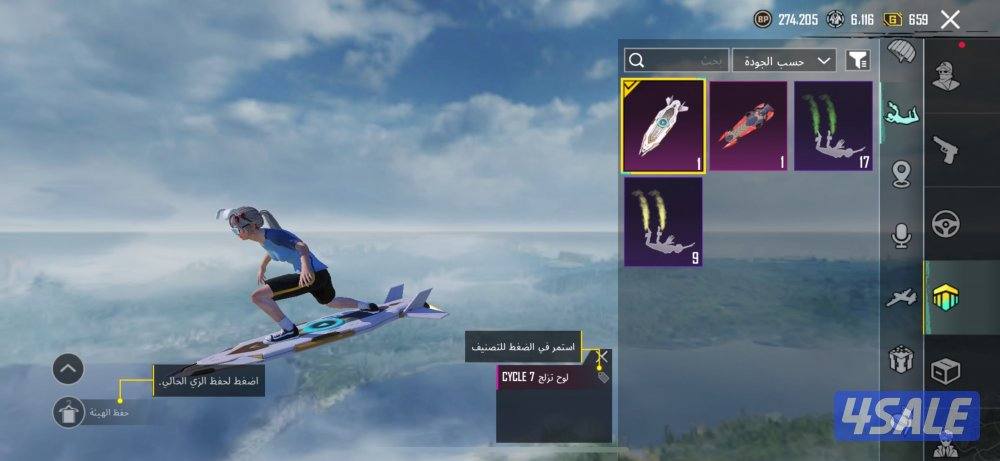This screenshot has height=461, width=1000.
Task: Save the current outfit with hanger button
Action: click(x=70, y=412)
